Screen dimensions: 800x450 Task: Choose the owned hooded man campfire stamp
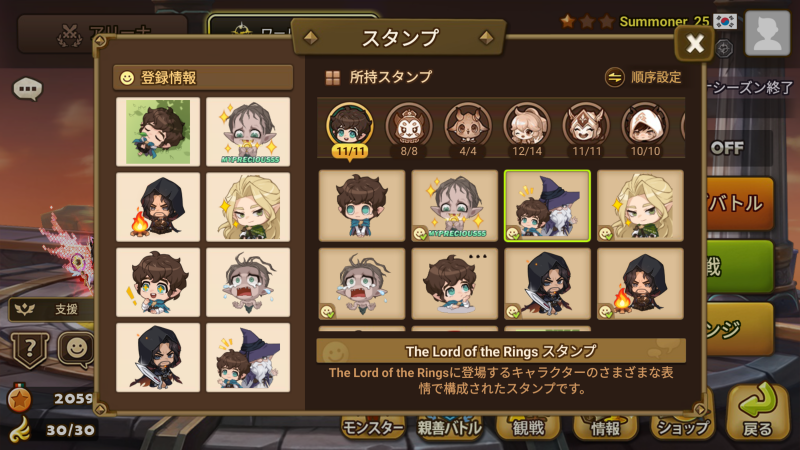[640, 283]
